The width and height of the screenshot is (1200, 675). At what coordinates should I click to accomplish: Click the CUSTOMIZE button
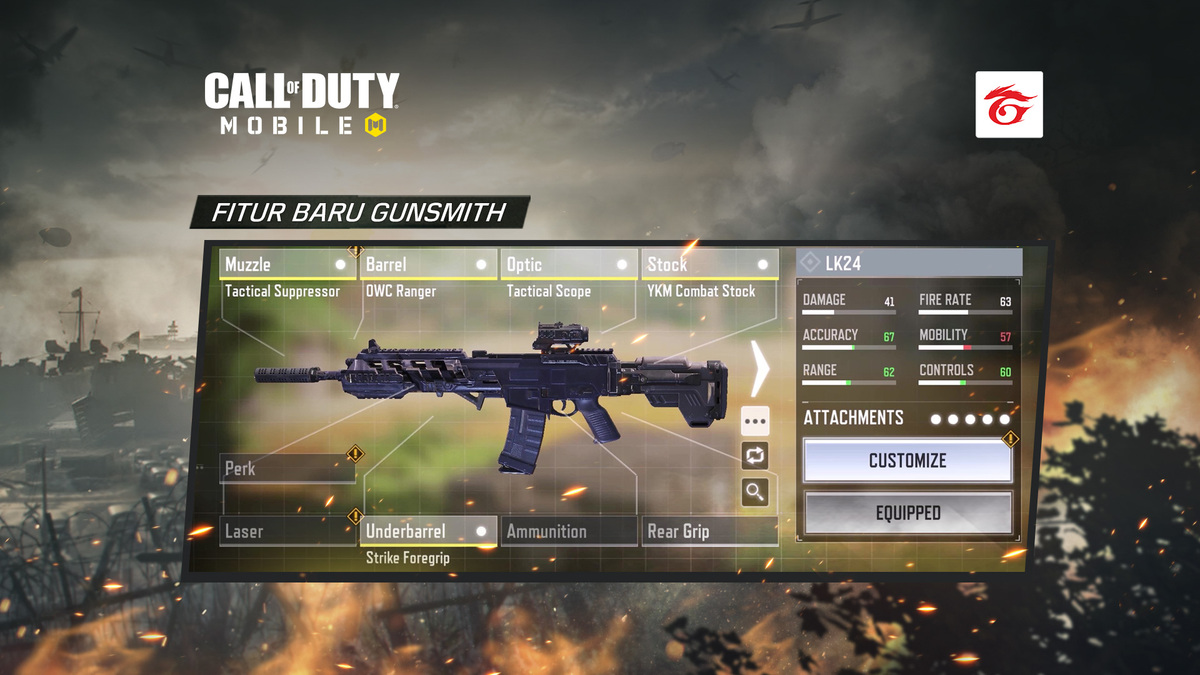907,461
